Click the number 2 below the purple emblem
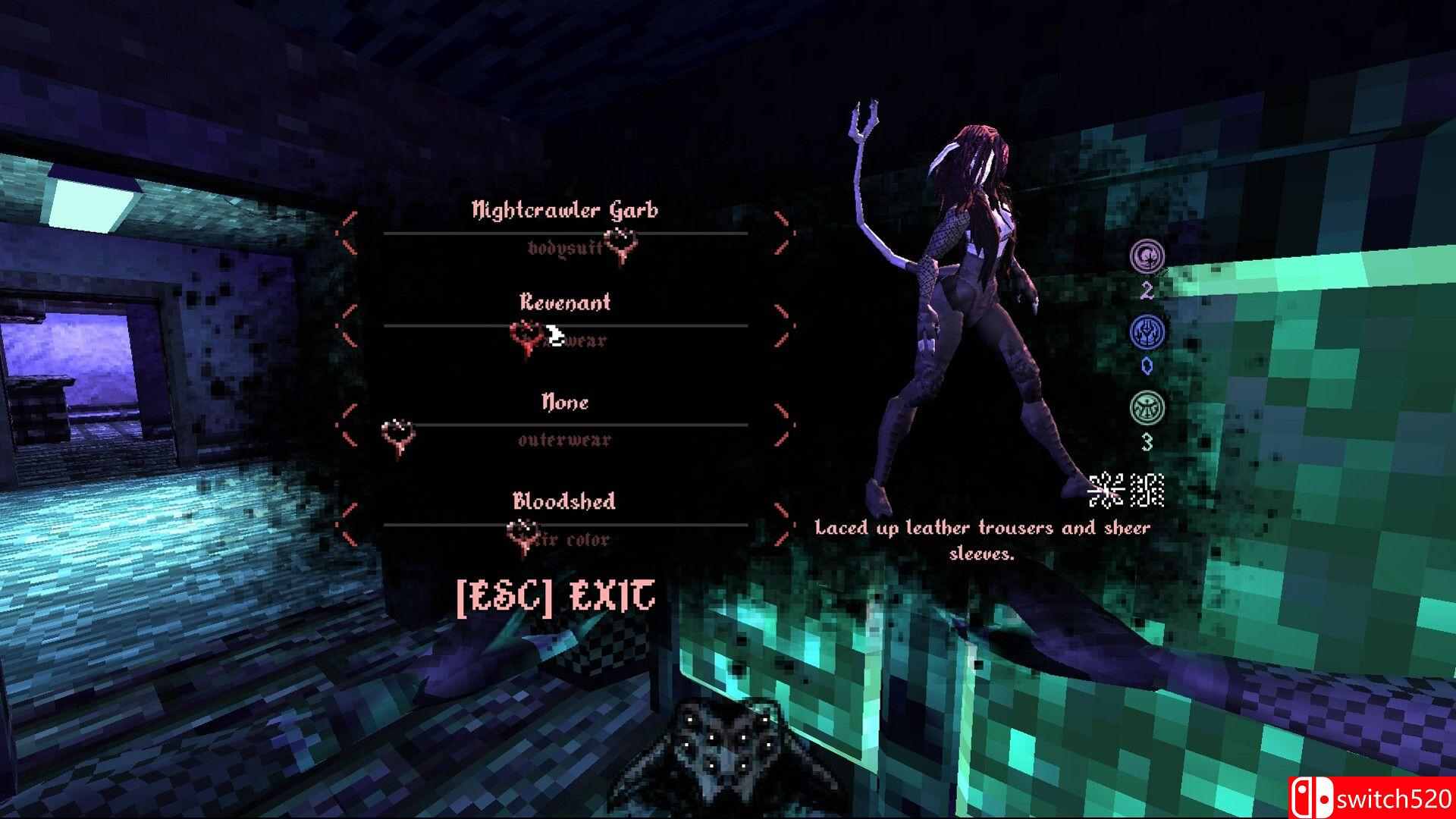Viewport: 1456px width, 819px height. (1148, 289)
